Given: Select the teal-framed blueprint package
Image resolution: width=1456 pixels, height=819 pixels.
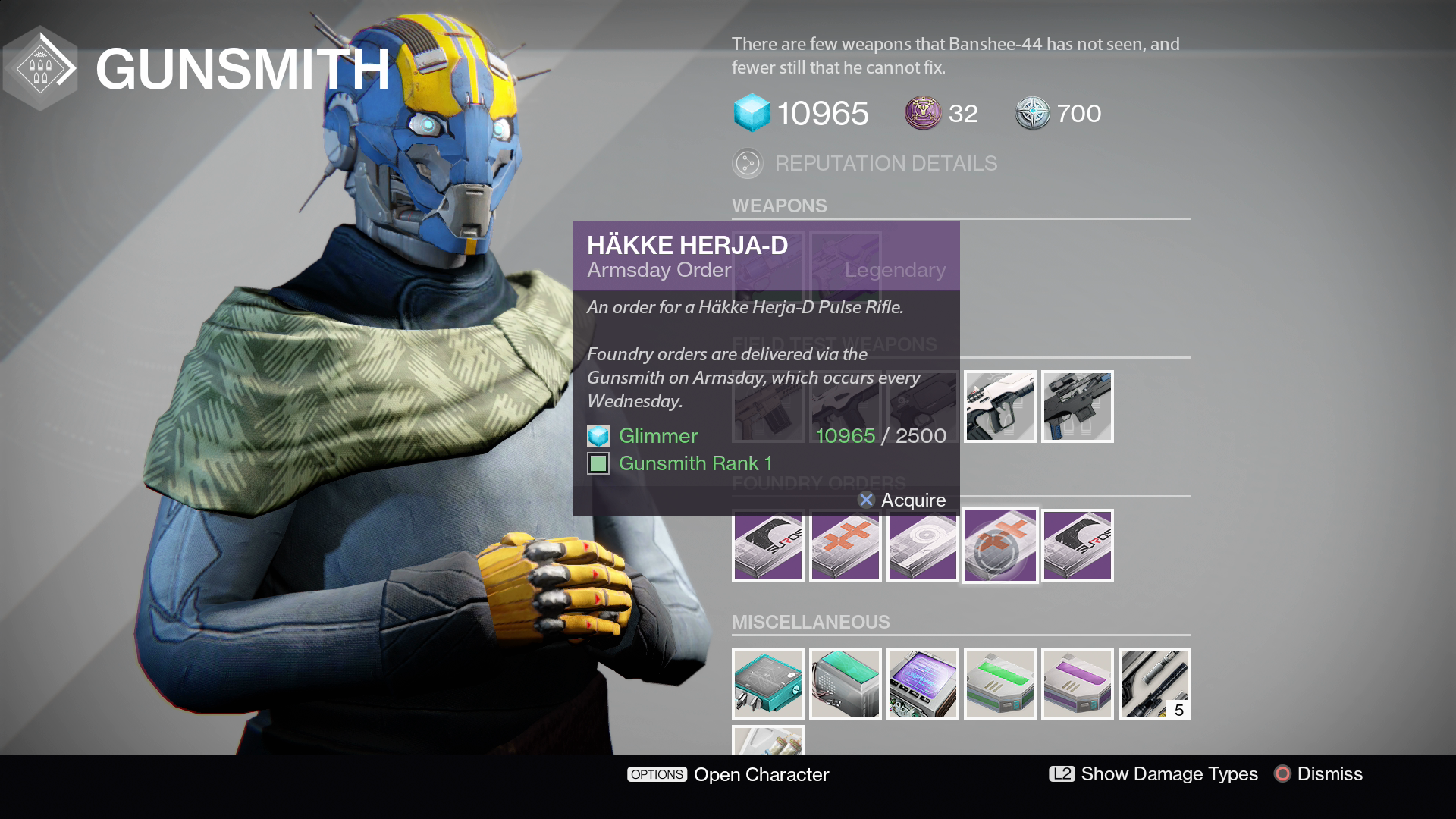Looking at the screenshot, I should point(767,684).
